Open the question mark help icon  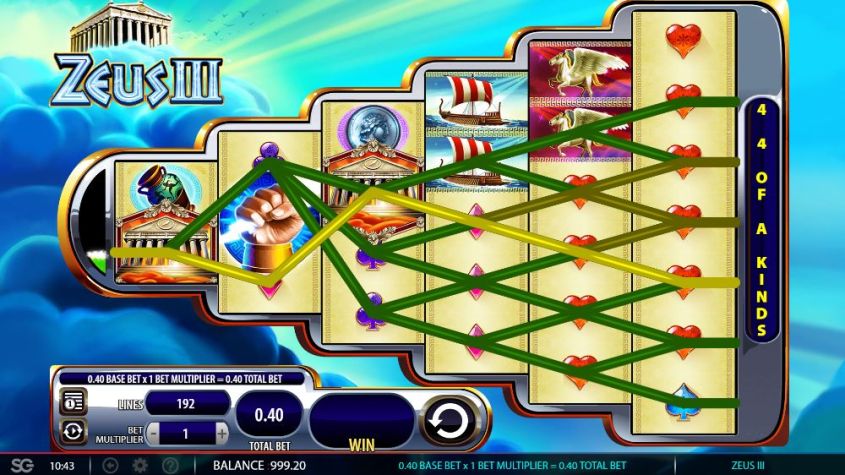click(x=169, y=465)
